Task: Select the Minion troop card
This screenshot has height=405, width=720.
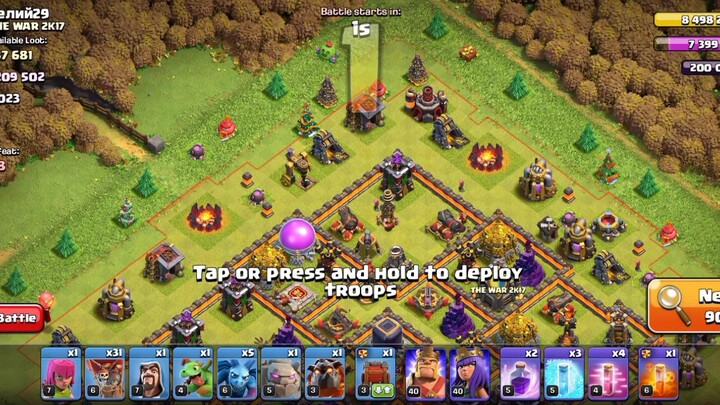Action: point(237,374)
